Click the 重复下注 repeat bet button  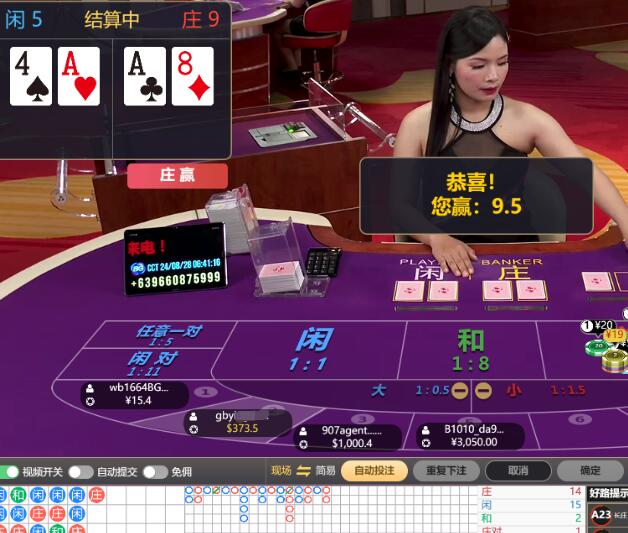[446, 471]
